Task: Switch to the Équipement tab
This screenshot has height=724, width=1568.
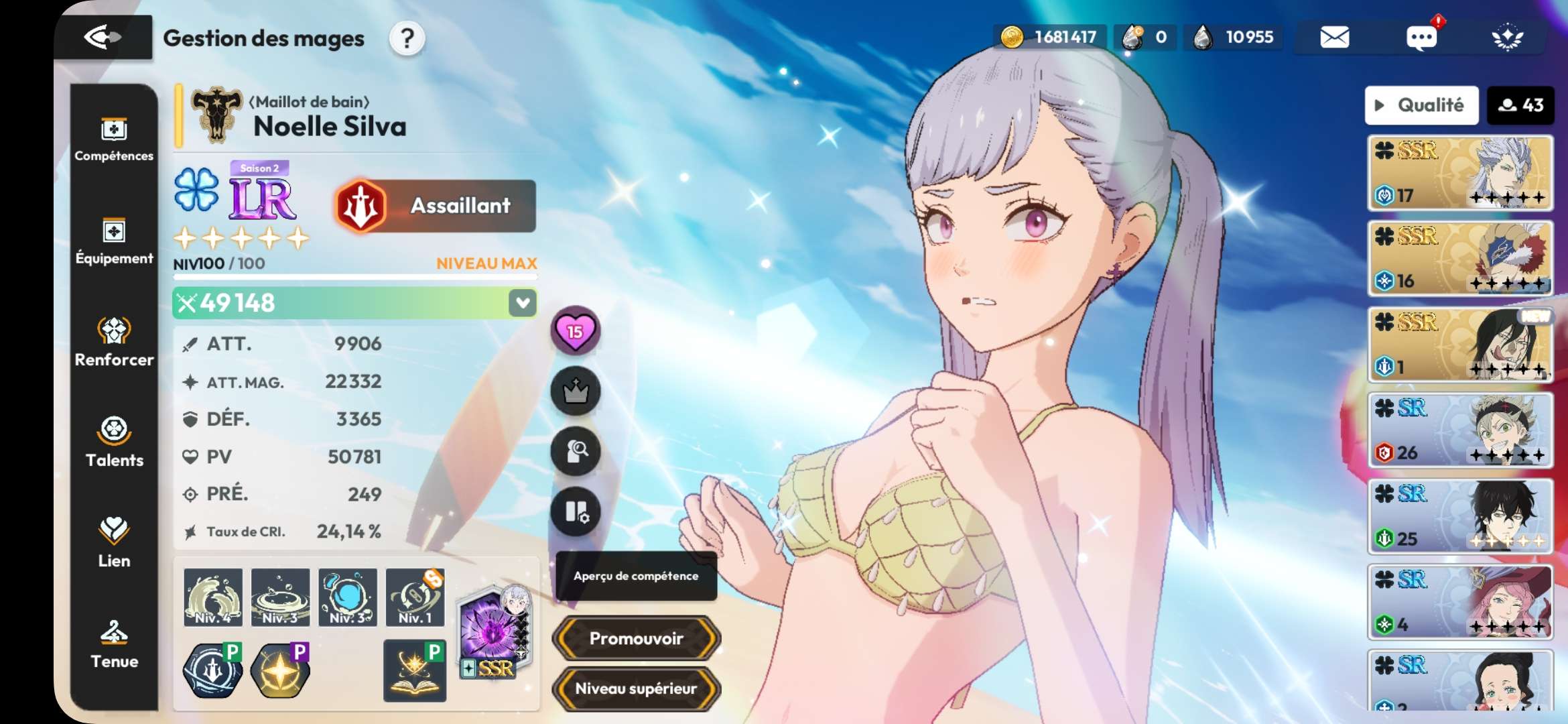Action: pos(114,241)
